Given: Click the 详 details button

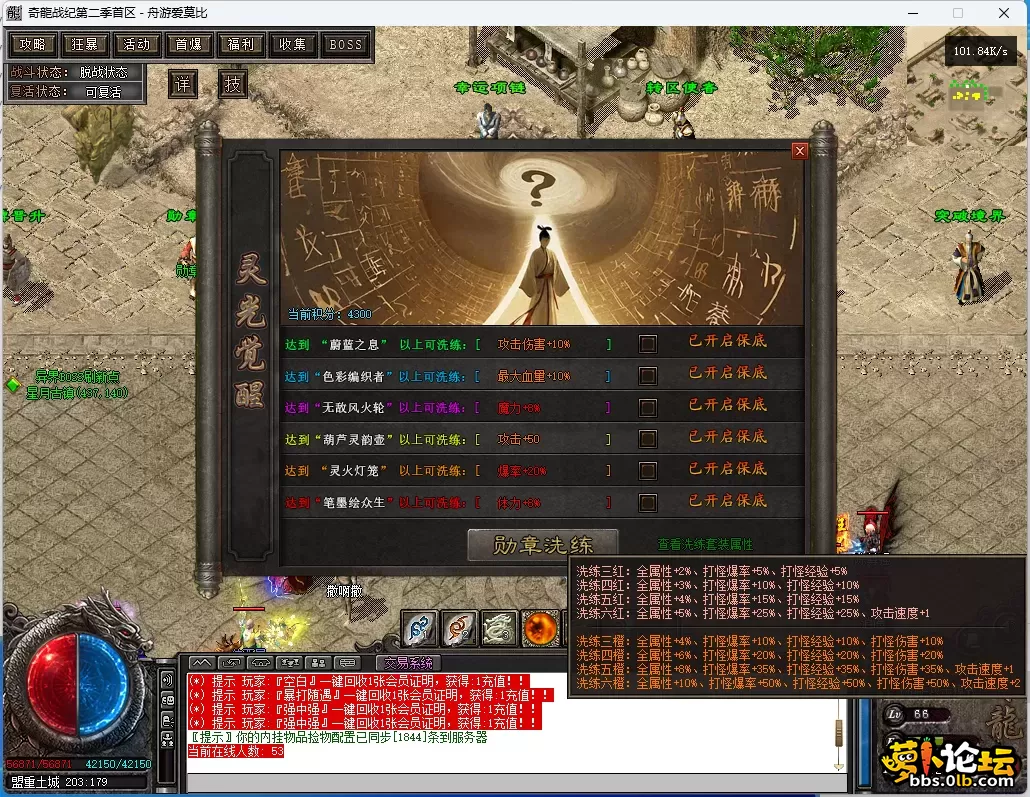Looking at the screenshot, I should click(x=182, y=84).
